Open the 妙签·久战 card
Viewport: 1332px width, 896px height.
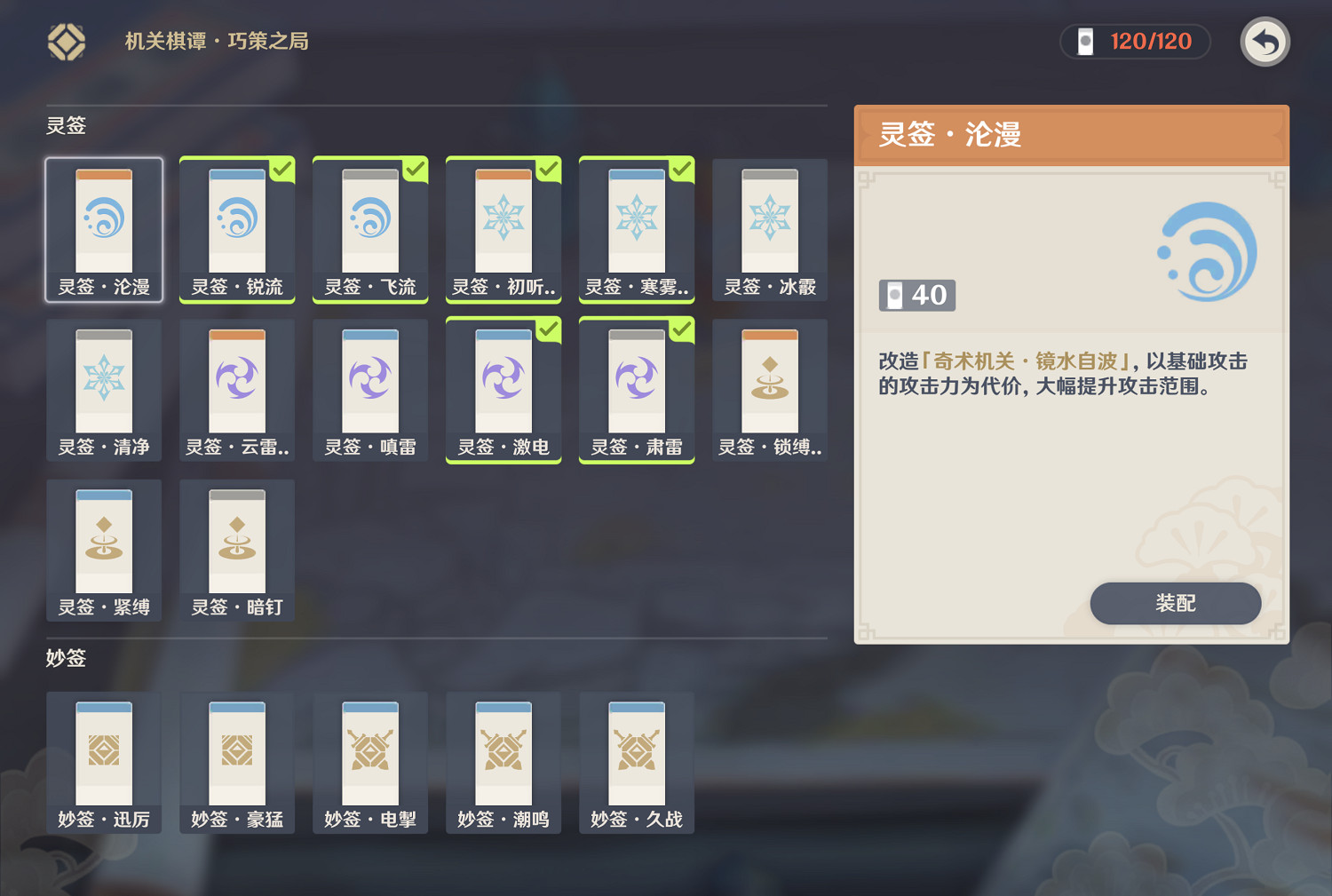point(636,762)
